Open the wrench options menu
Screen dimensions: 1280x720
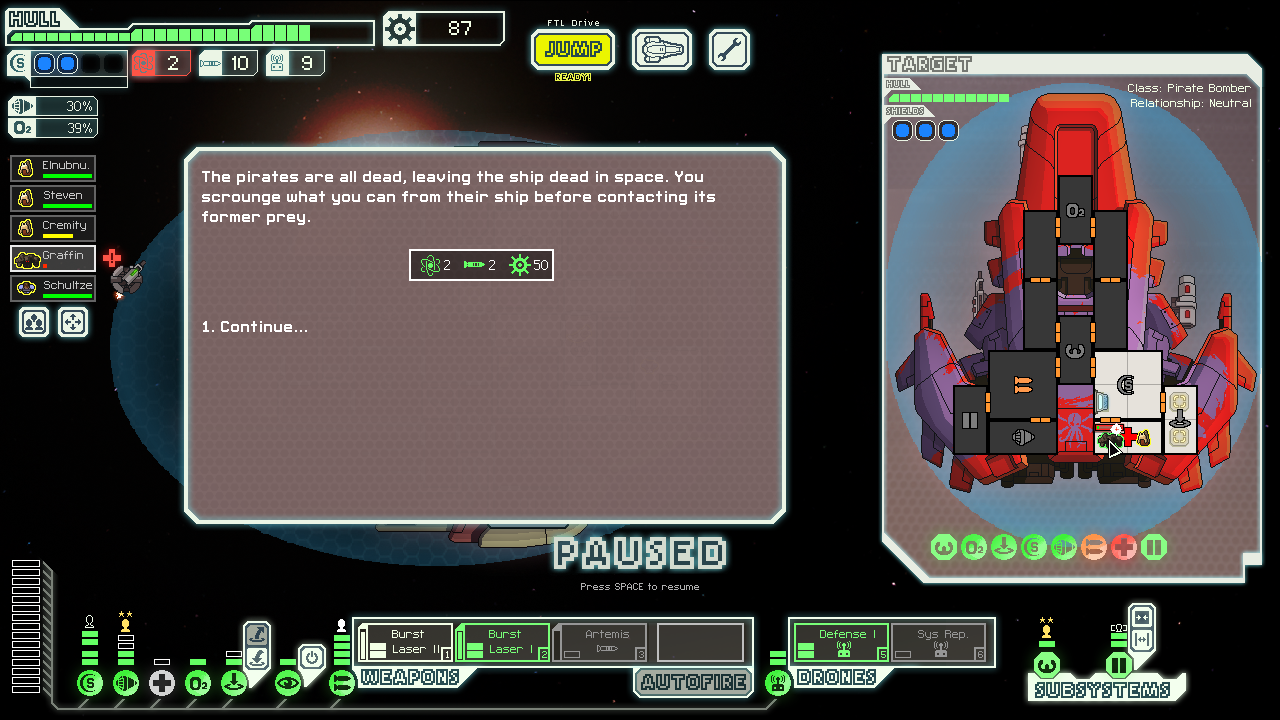click(x=729, y=49)
